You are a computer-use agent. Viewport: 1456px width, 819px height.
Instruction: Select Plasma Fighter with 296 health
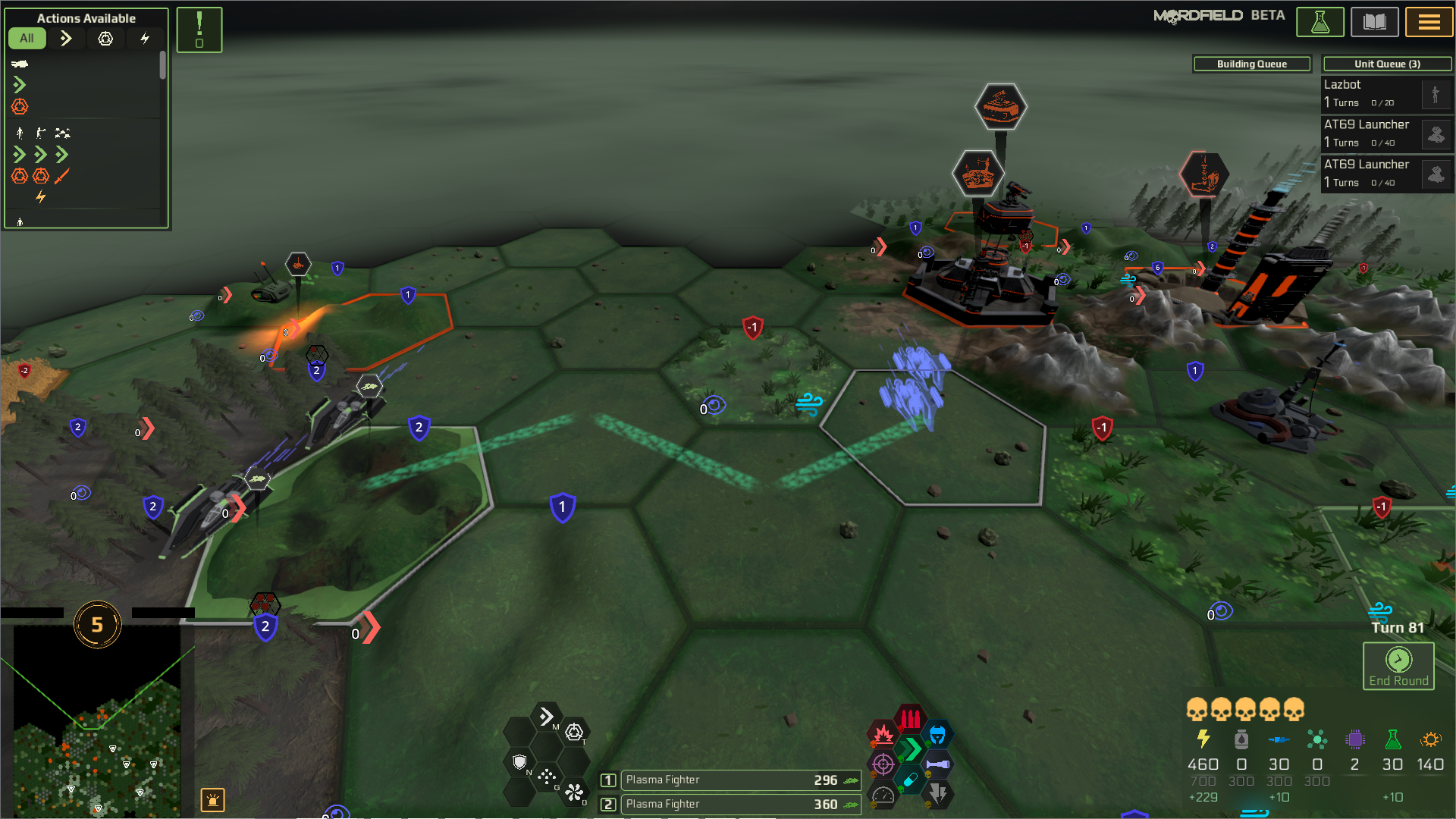(740, 780)
